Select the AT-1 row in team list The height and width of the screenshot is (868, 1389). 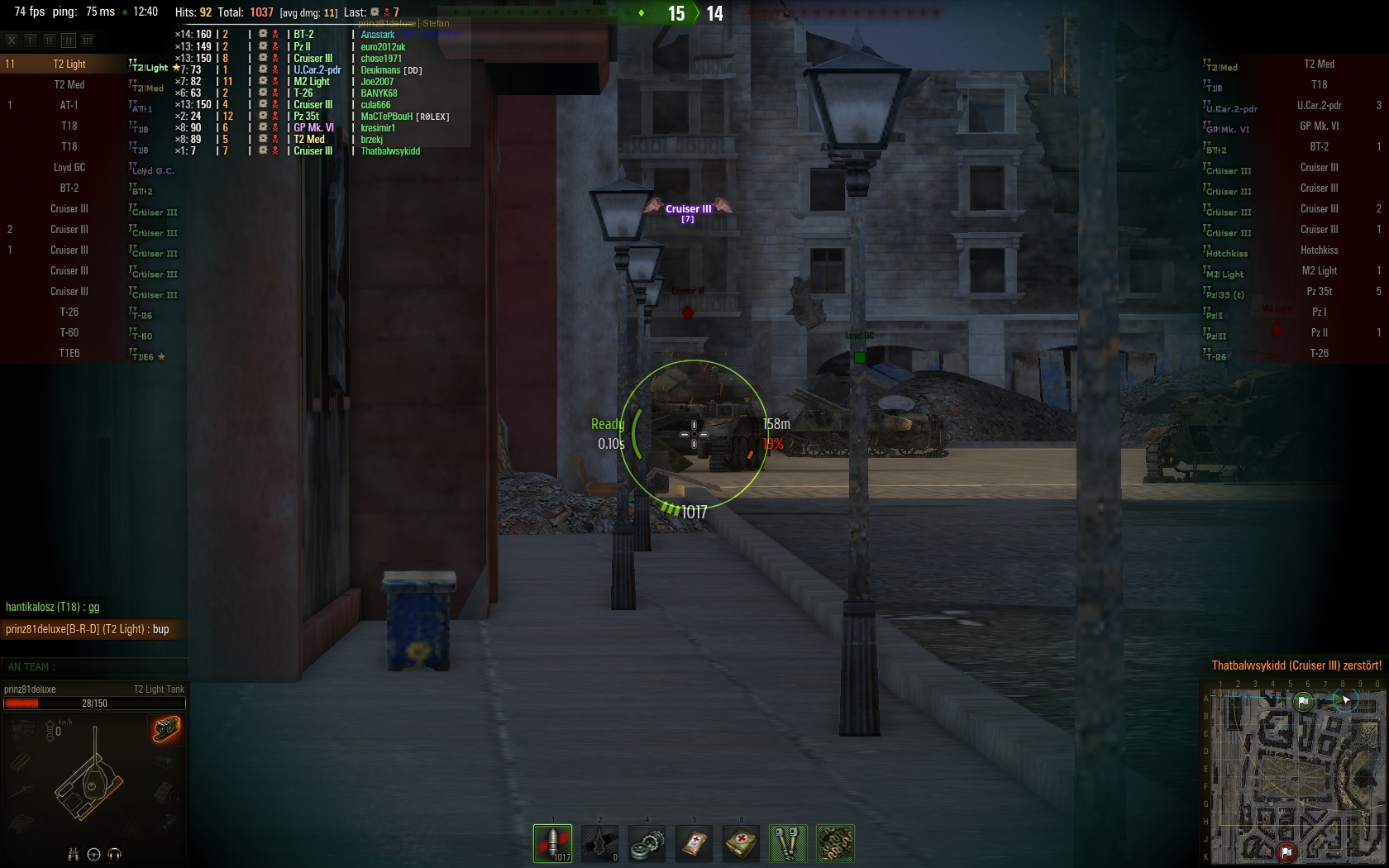(x=69, y=106)
